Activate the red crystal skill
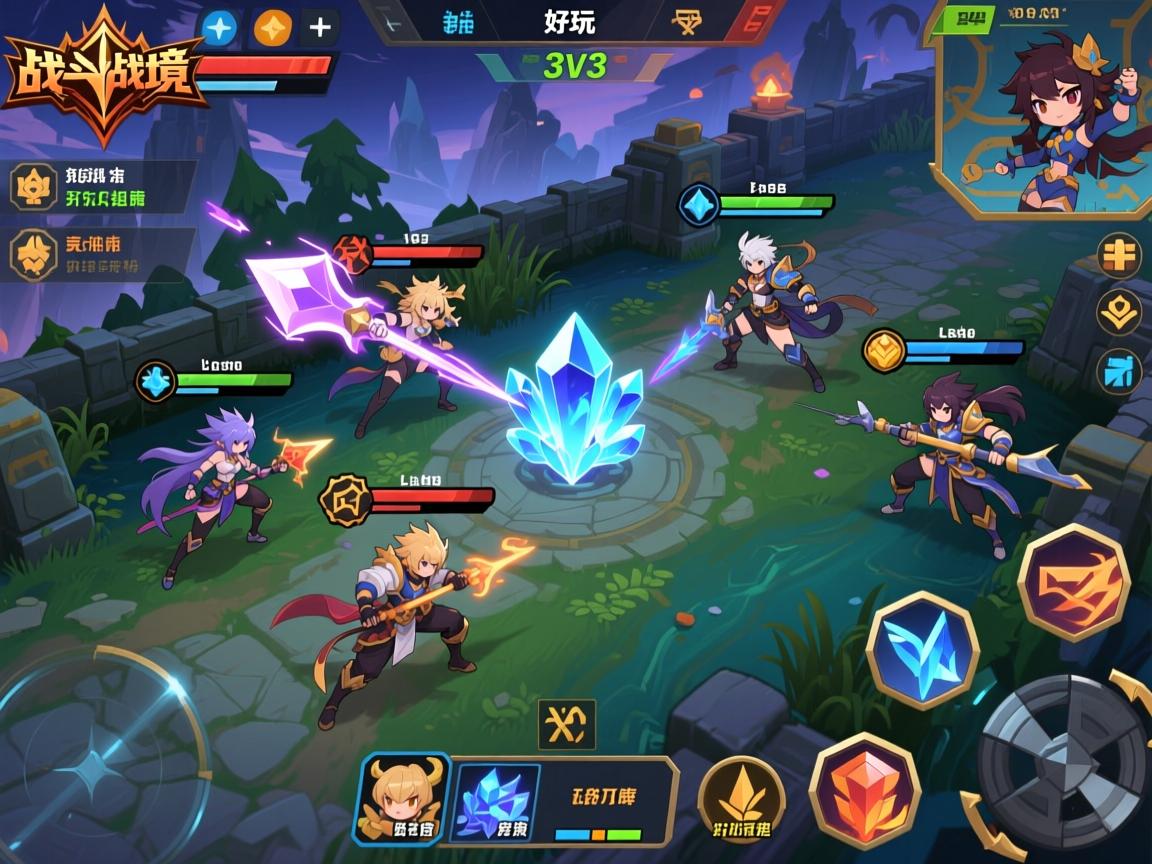Image resolution: width=1152 pixels, height=864 pixels. coord(864,790)
